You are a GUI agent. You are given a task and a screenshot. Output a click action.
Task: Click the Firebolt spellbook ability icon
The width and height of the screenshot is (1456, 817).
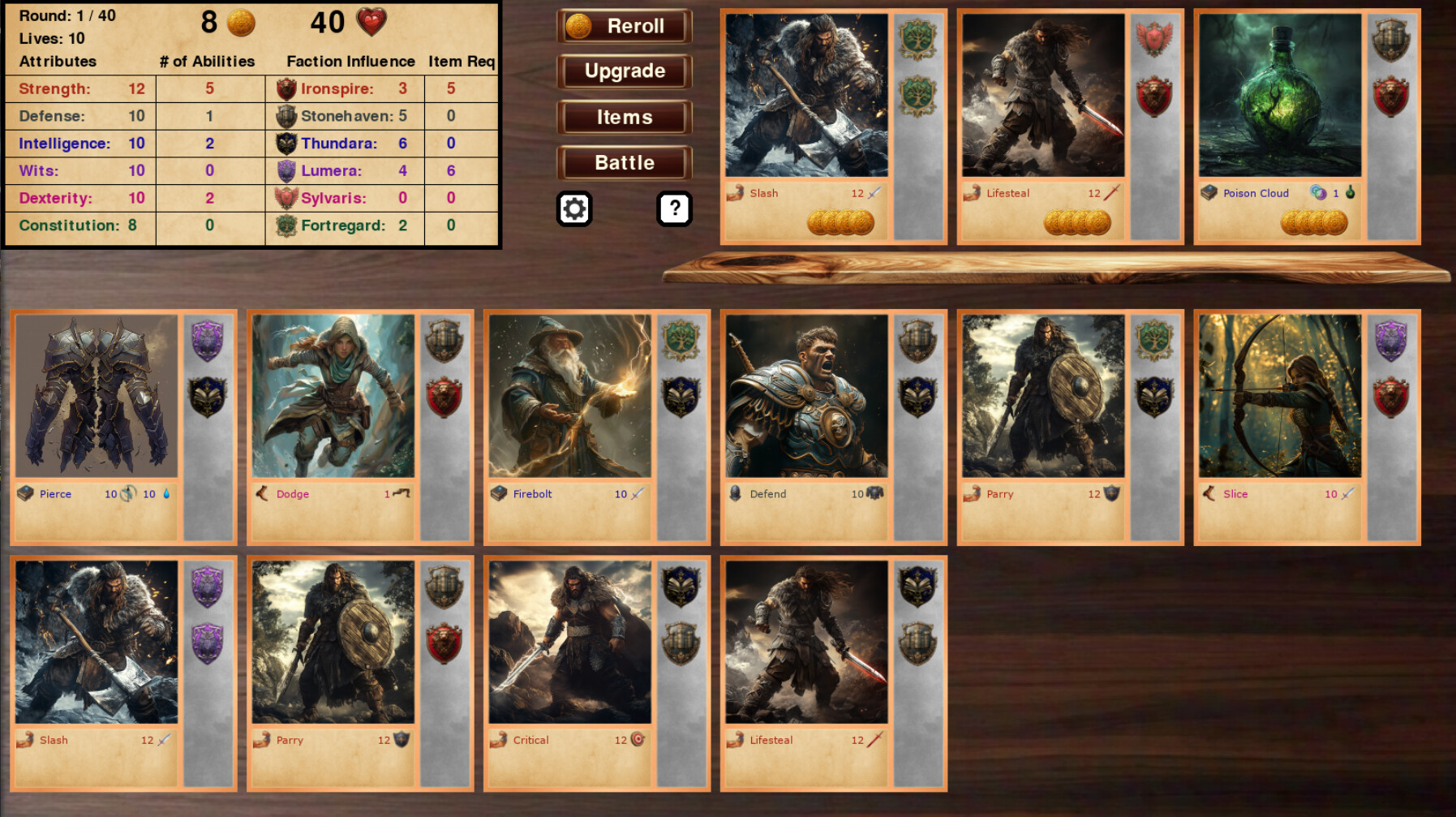coord(500,493)
